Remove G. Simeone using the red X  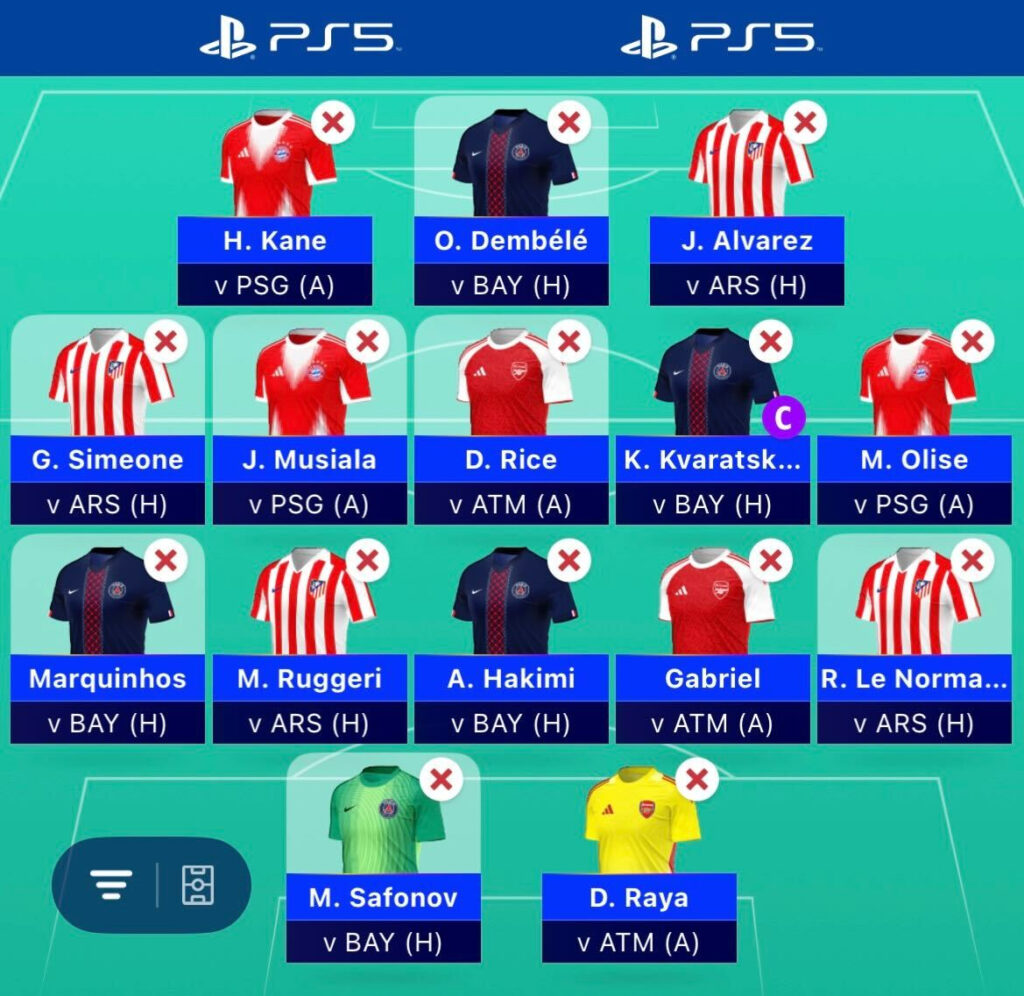pyautogui.click(x=166, y=343)
